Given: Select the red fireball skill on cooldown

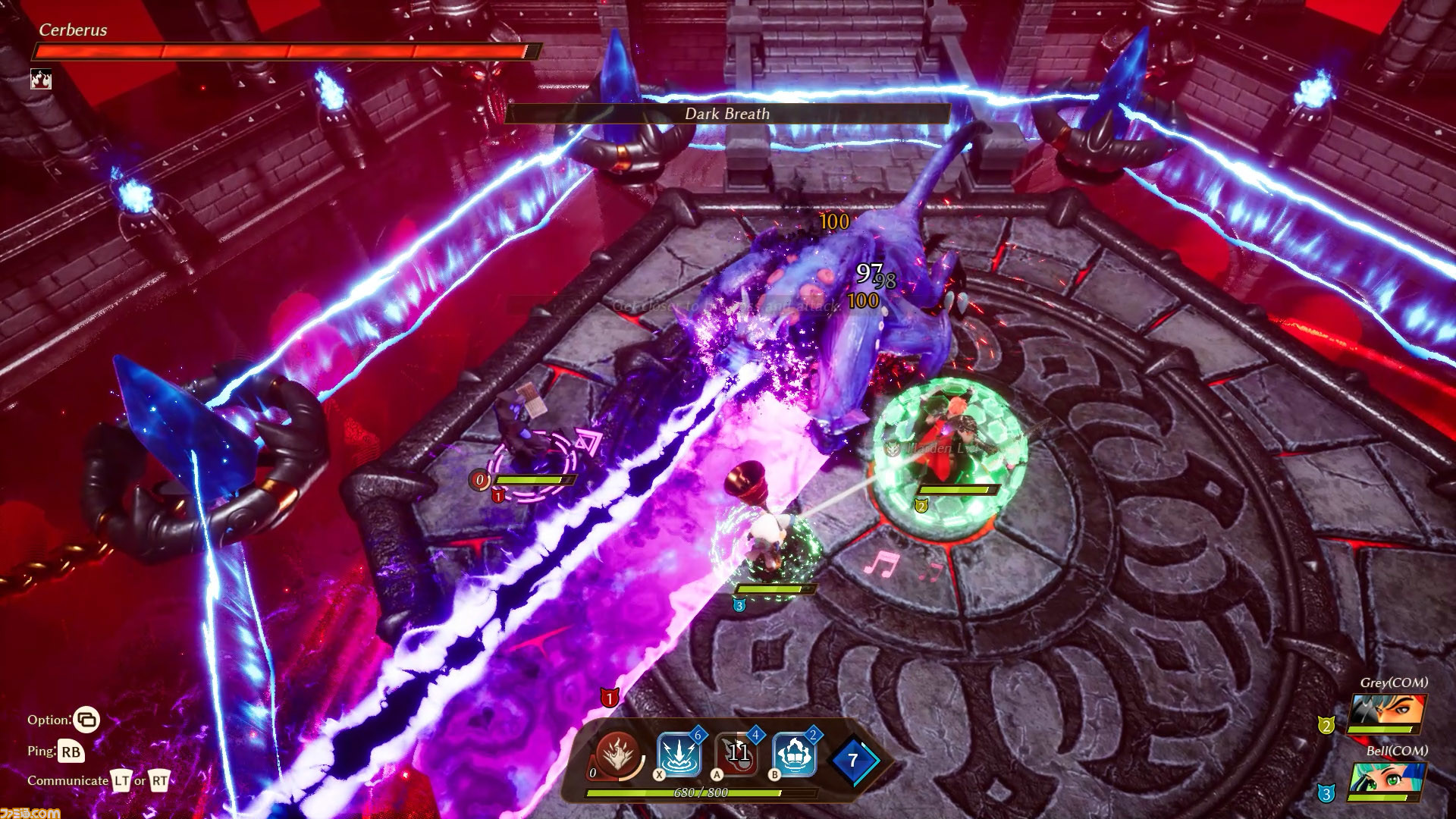Looking at the screenshot, I should 736,754.
